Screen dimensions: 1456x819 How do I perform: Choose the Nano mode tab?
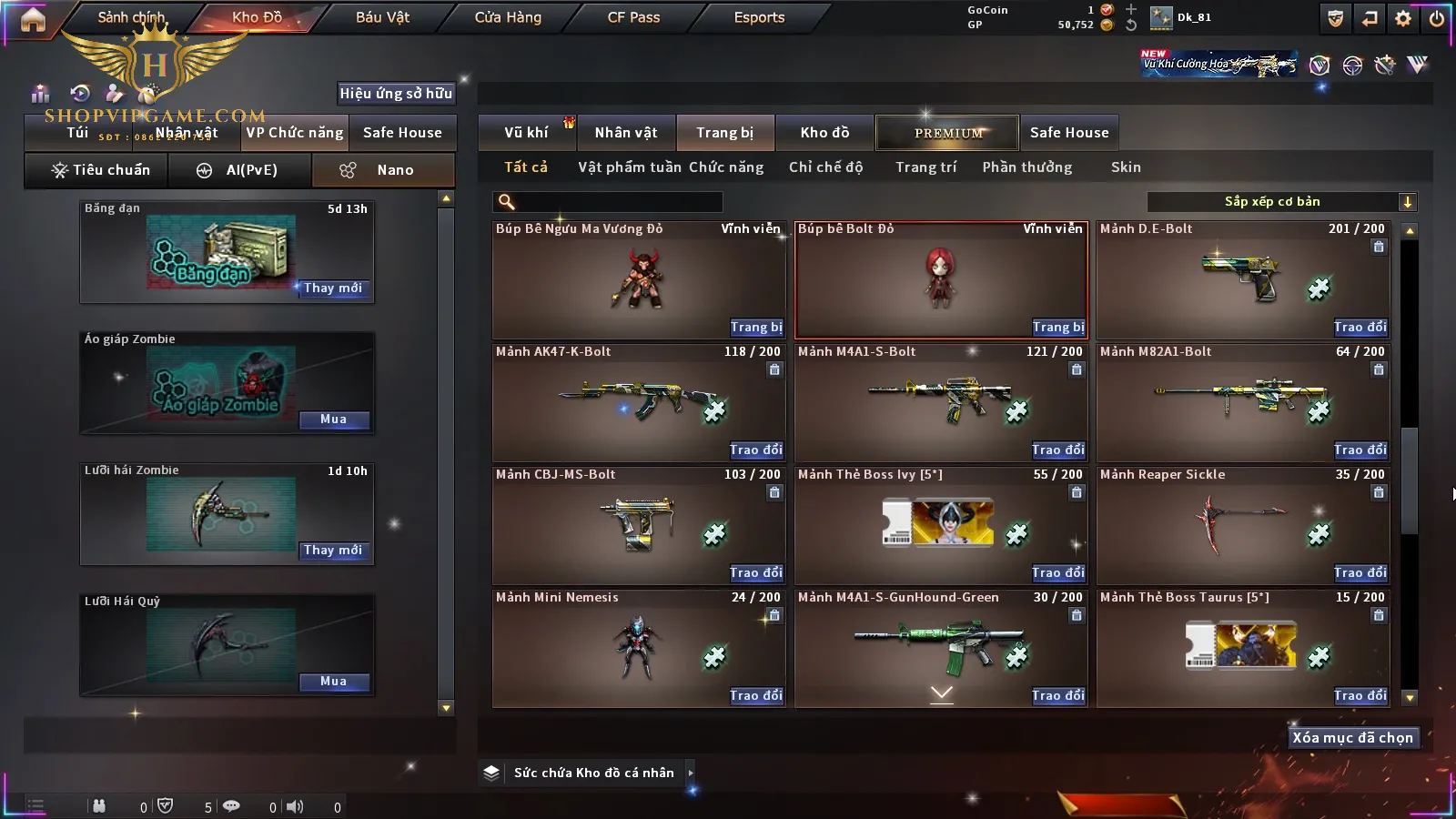point(383,170)
